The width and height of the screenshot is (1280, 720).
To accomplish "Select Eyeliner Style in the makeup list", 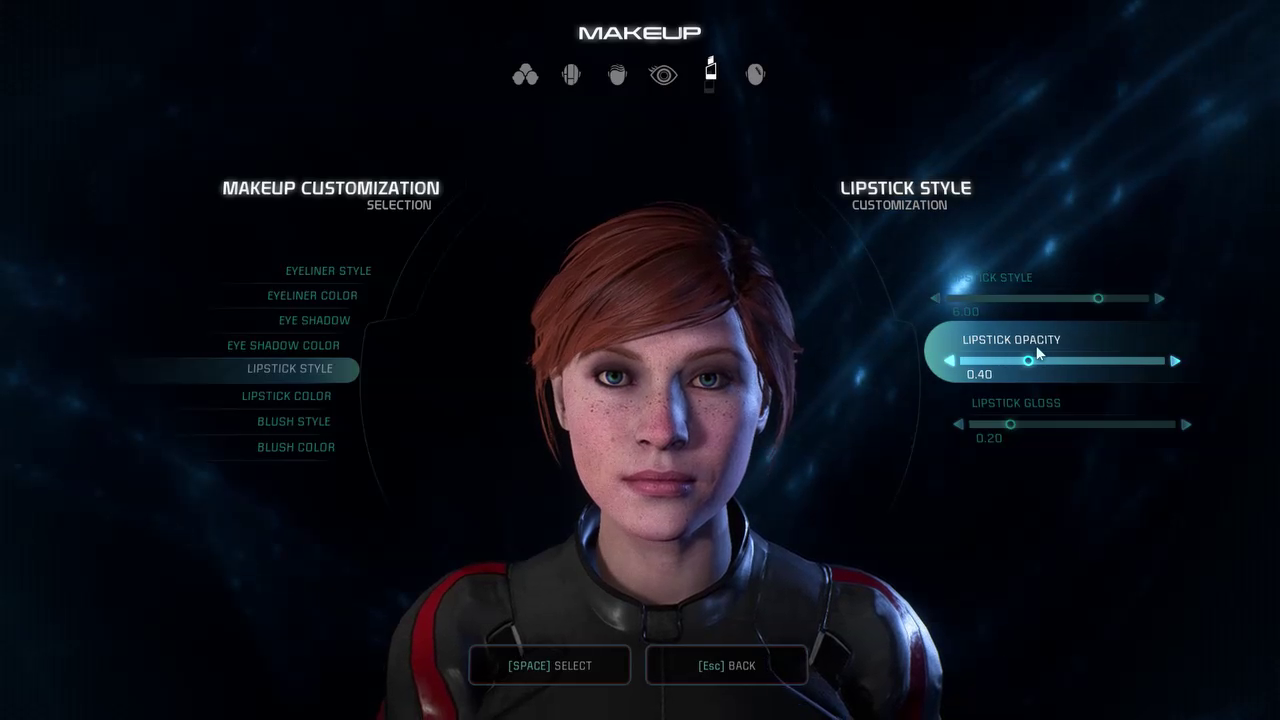I will [x=328, y=271].
